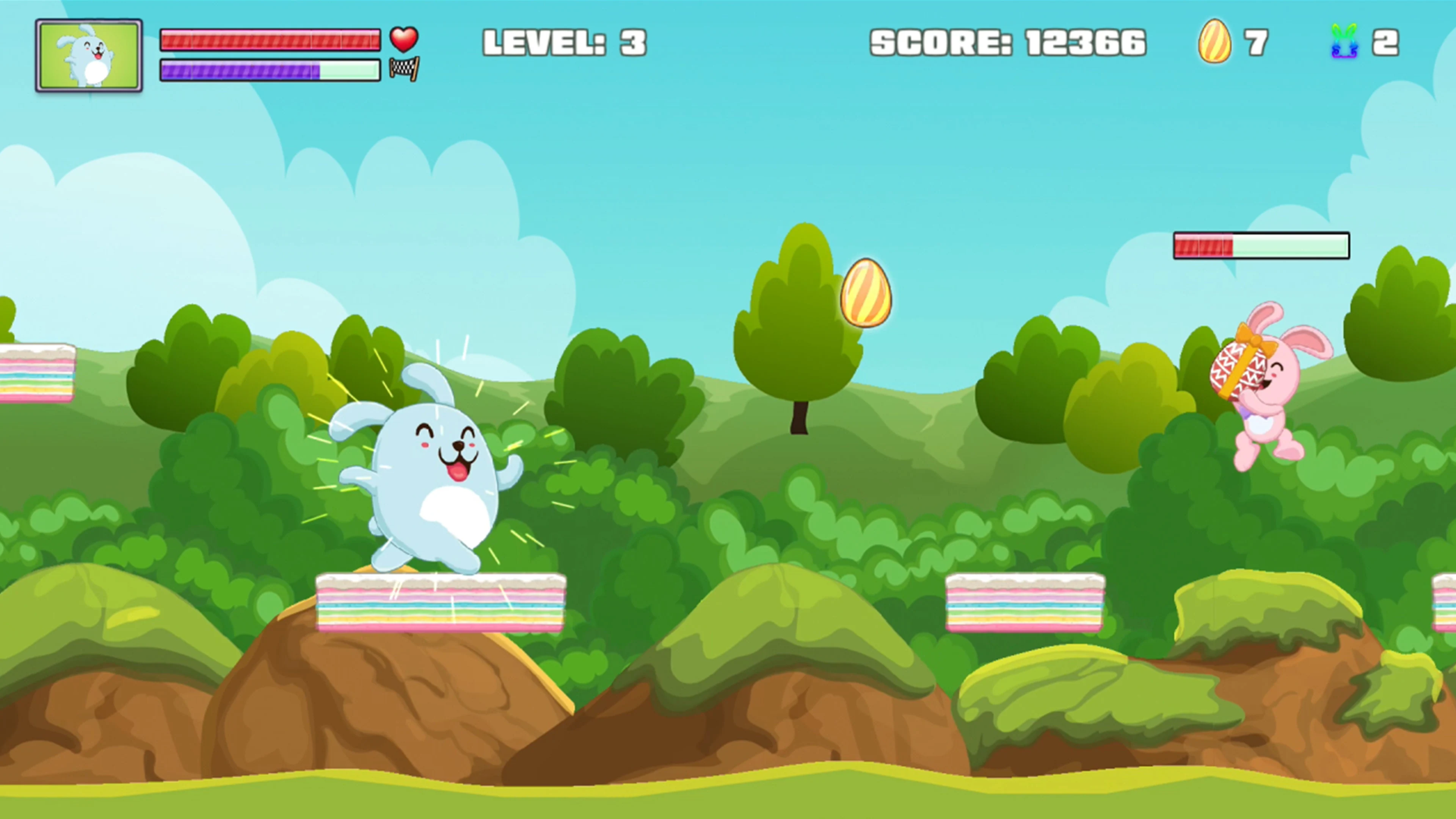Viewport: 1456px width, 819px height.
Task: Click the egg count number 7
Action: click(x=1256, y=42)
